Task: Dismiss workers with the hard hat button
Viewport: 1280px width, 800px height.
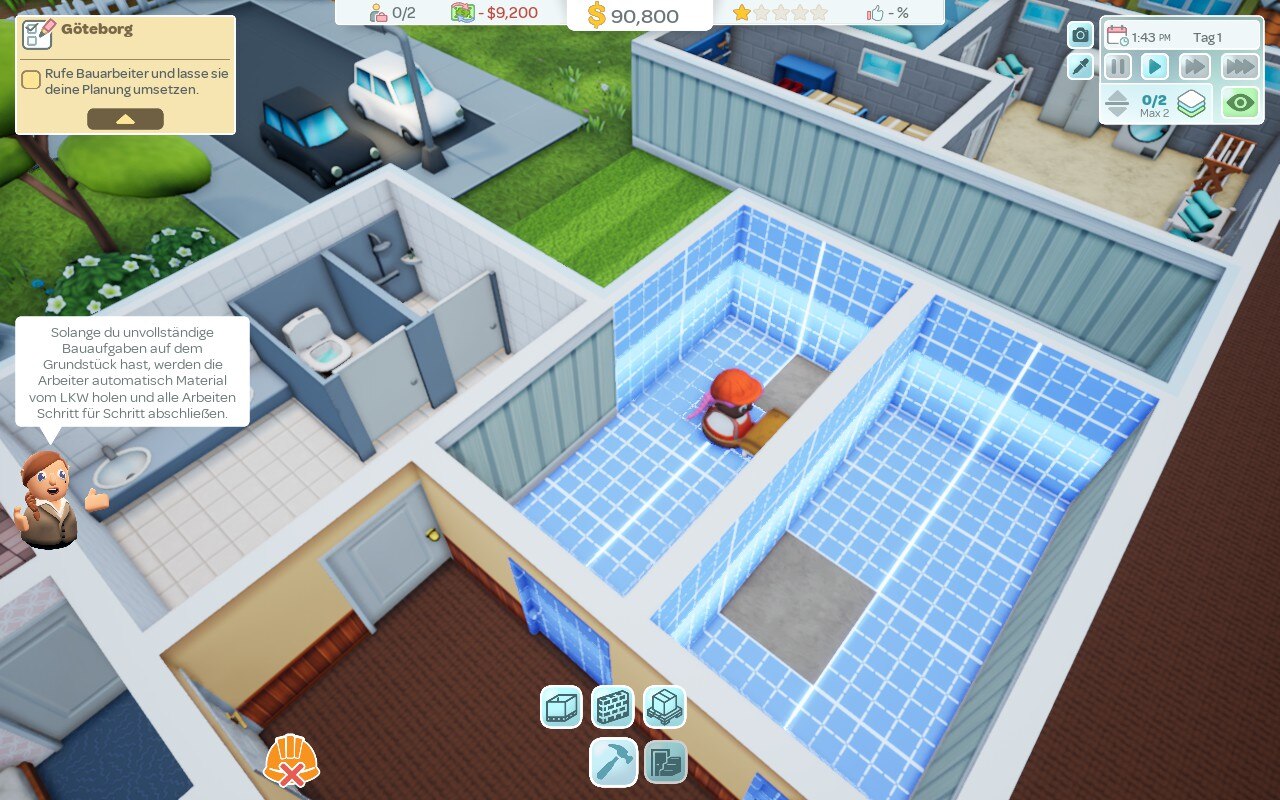Action: click(290, 762)
